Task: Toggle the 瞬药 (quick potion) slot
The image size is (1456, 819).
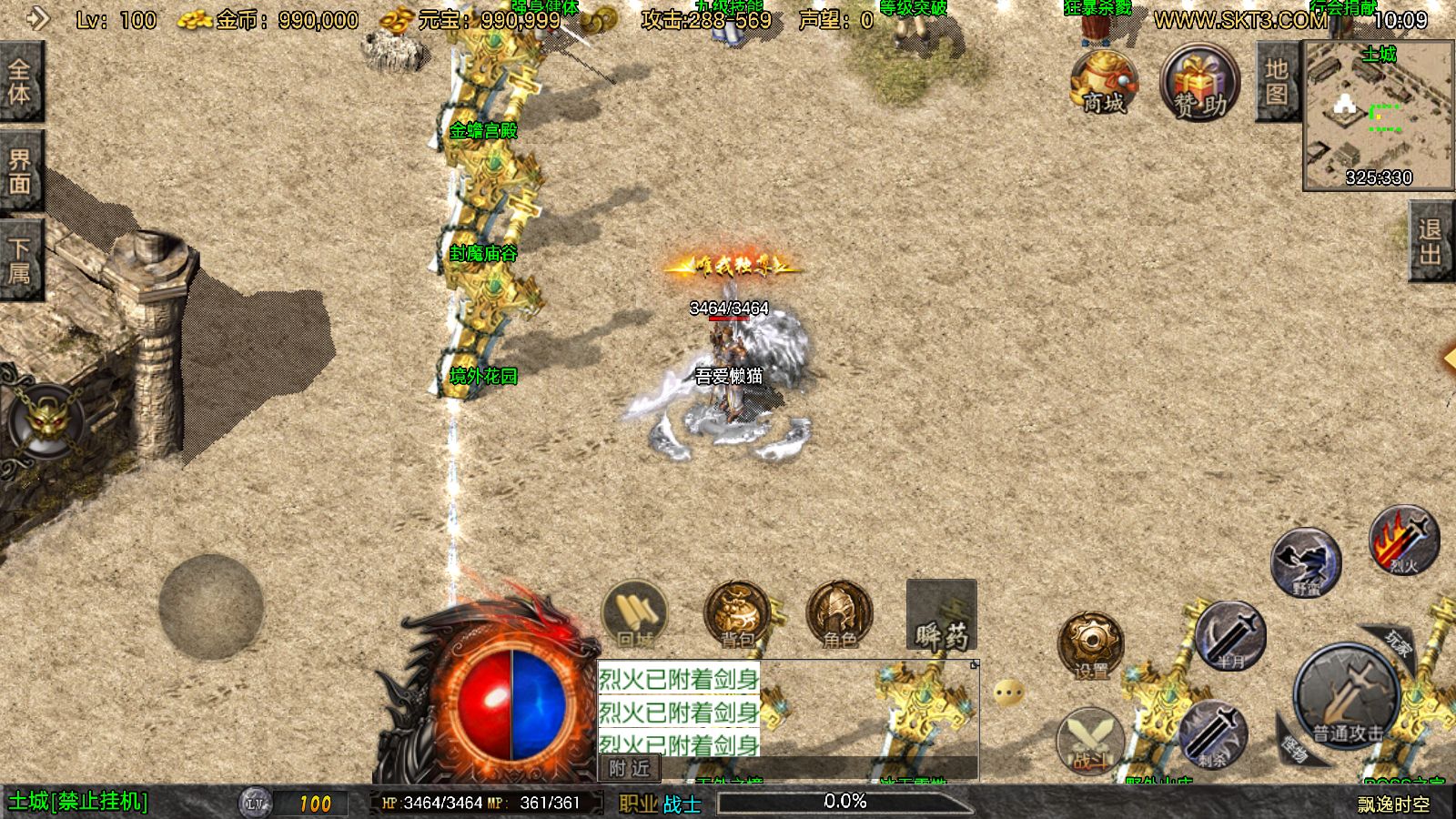Action: pyautogui.click(x=942, y=619)
